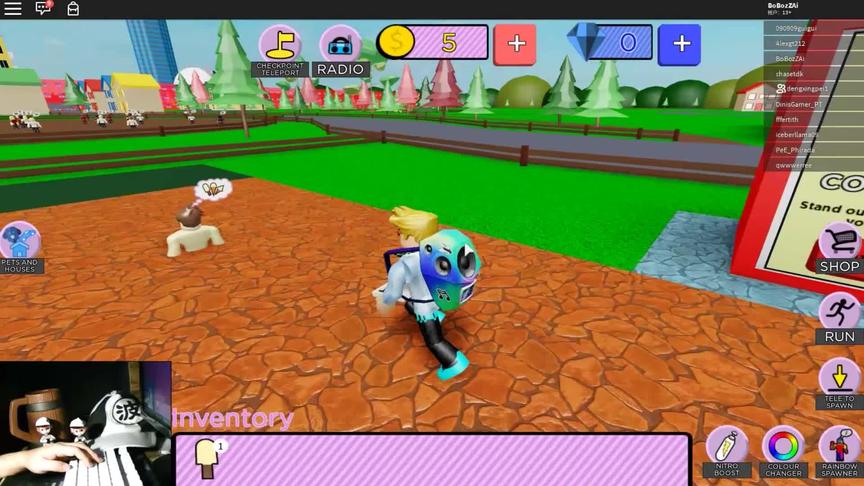Open the chat window icon

[43, 8]
